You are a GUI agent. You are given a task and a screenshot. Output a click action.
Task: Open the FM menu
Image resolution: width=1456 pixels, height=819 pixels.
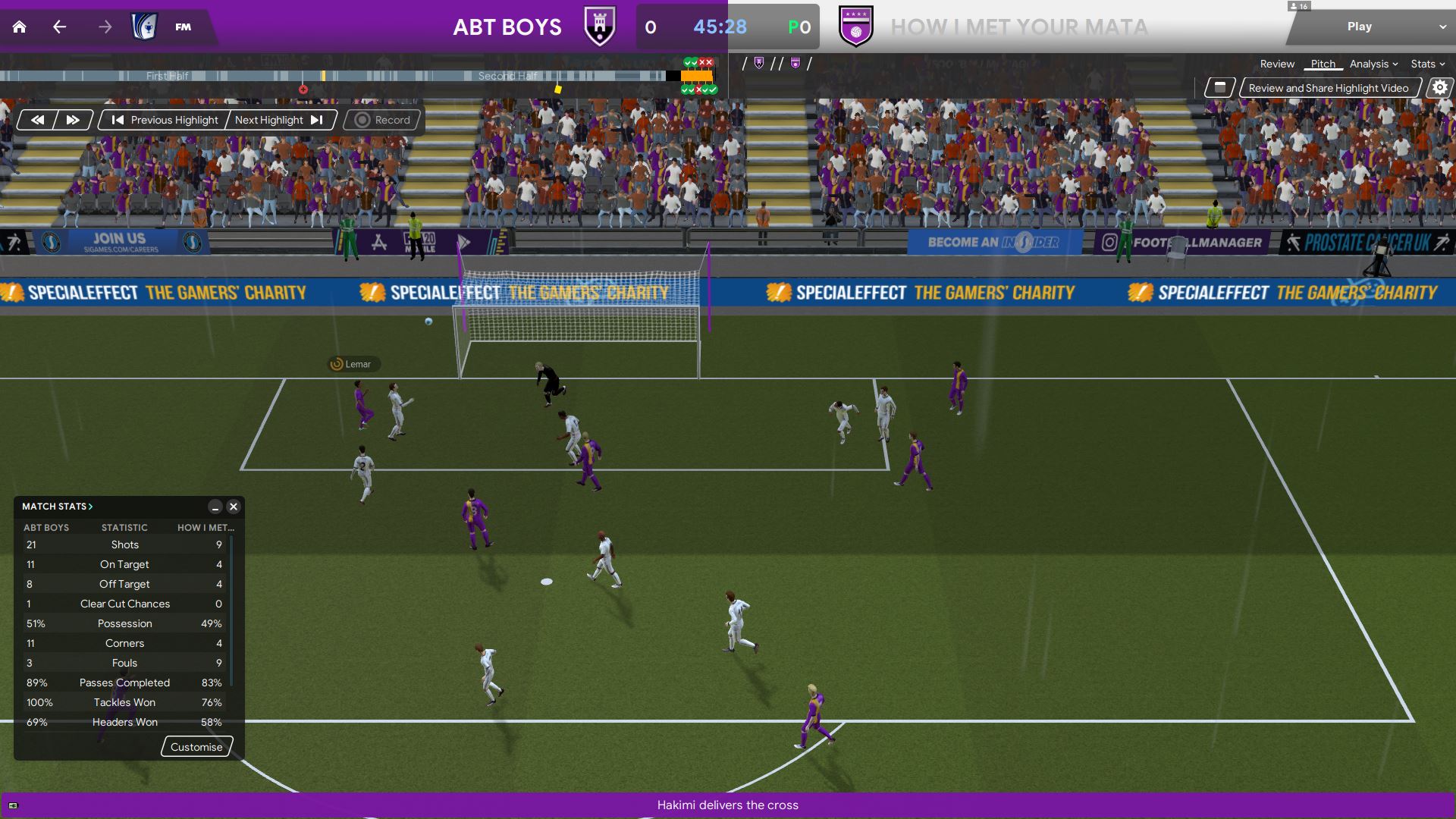183,27
